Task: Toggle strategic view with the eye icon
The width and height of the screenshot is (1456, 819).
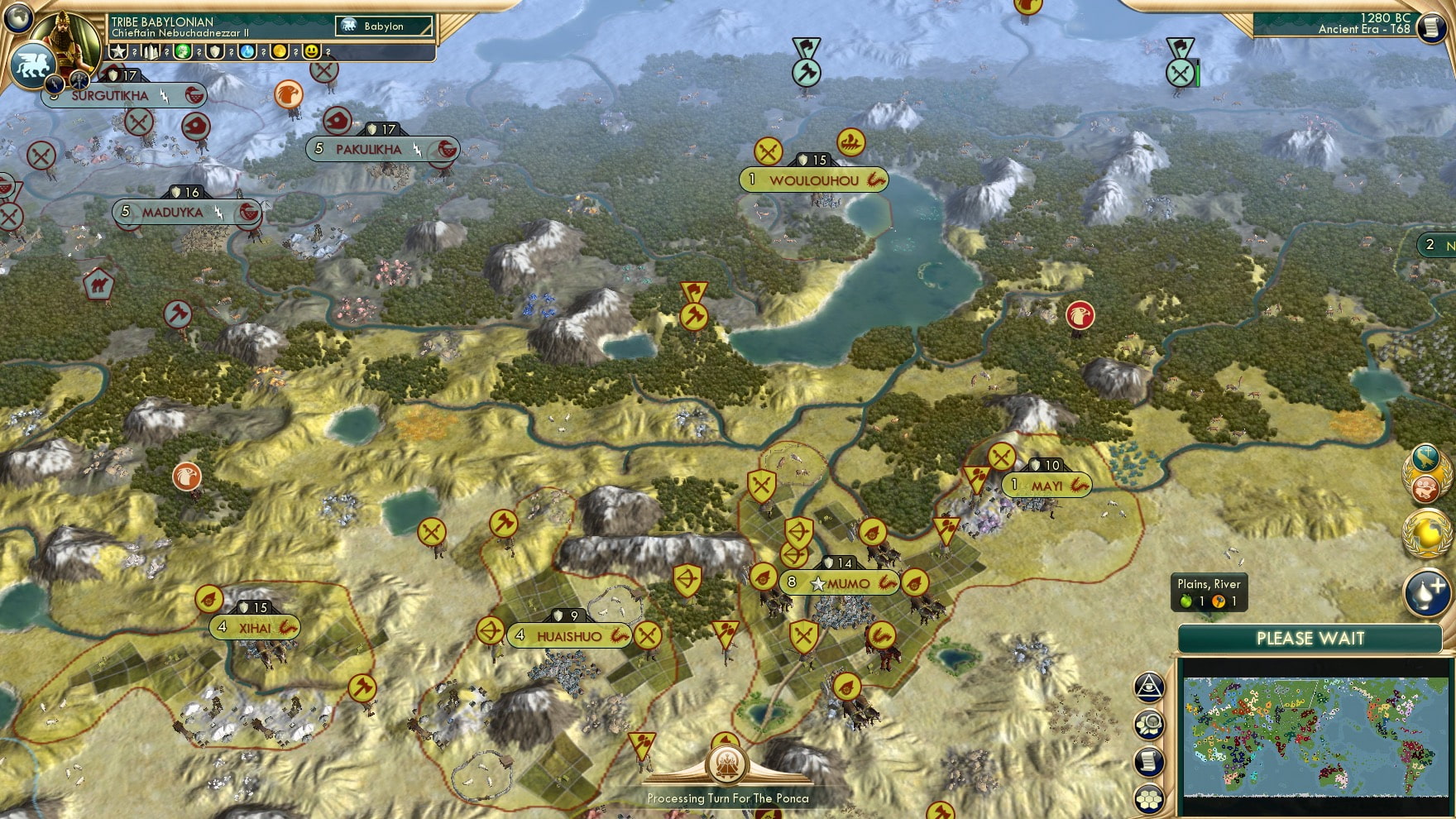Action: coord(1150,688)
